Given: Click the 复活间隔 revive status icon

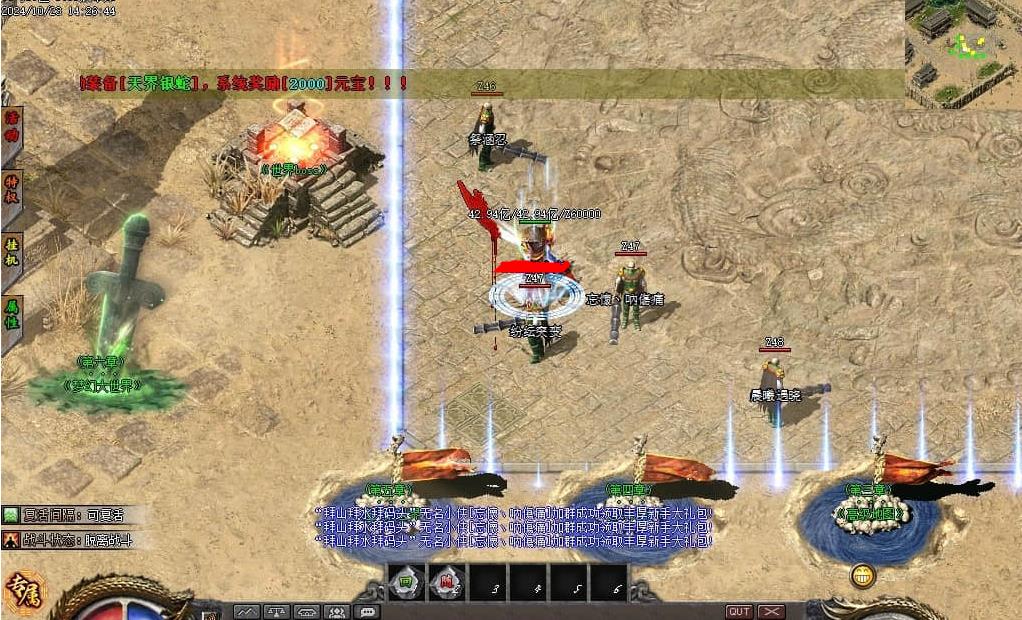Looking at the screenshot, I should [x=10, y=515].
